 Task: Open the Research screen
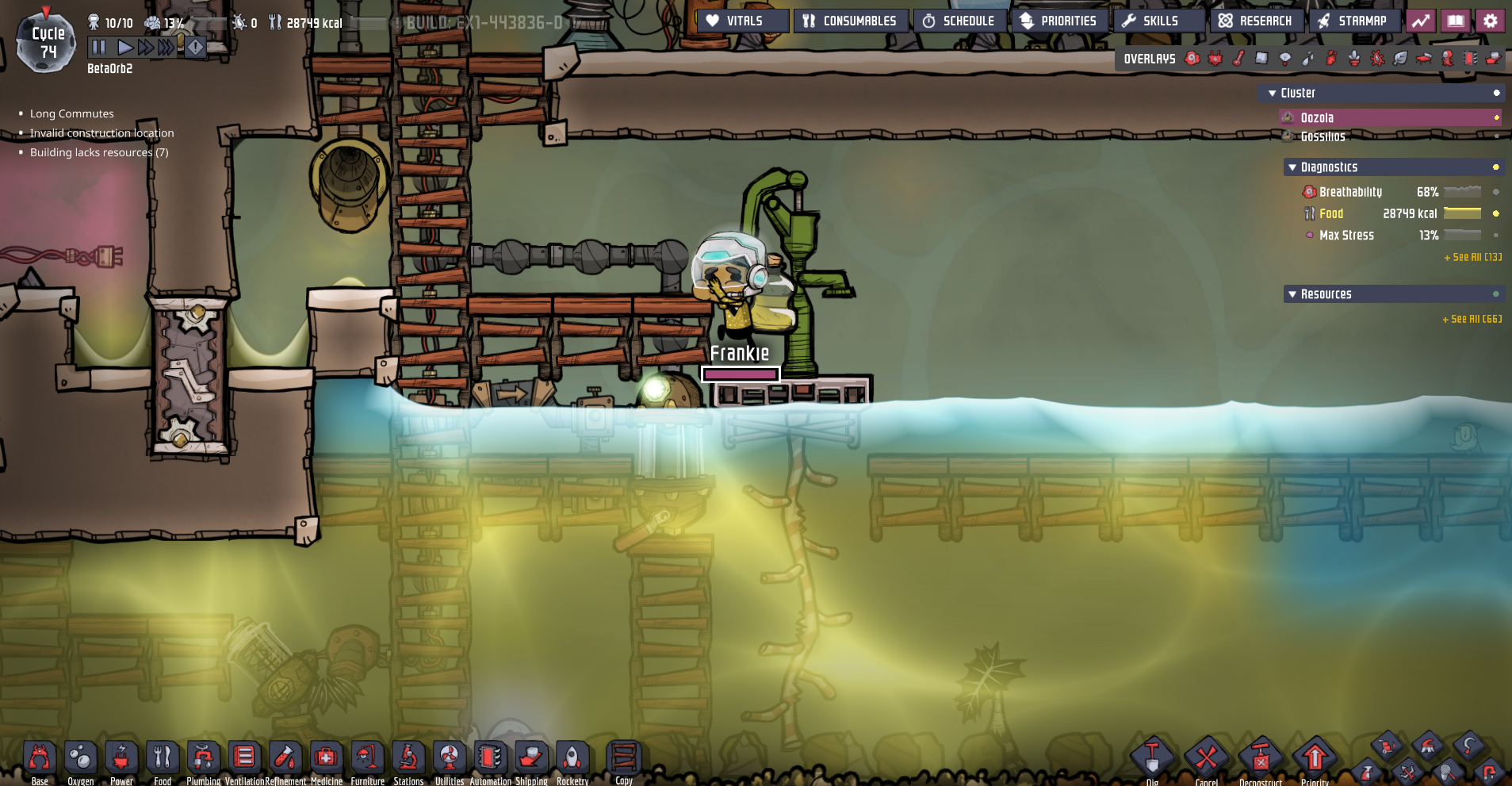[x=1257, y=20]
